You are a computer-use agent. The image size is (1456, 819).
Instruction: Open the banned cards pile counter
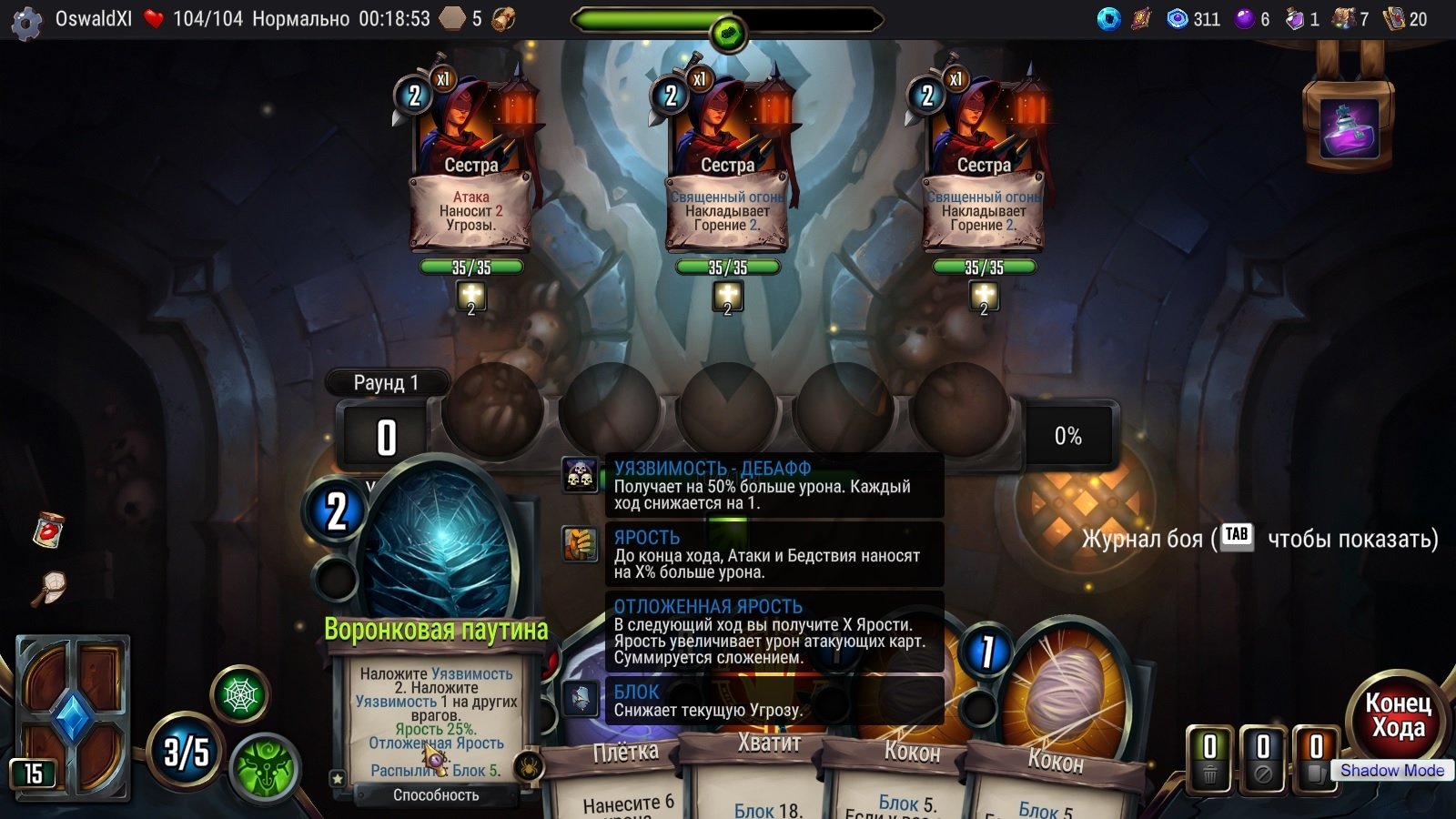click(1262, 758)
